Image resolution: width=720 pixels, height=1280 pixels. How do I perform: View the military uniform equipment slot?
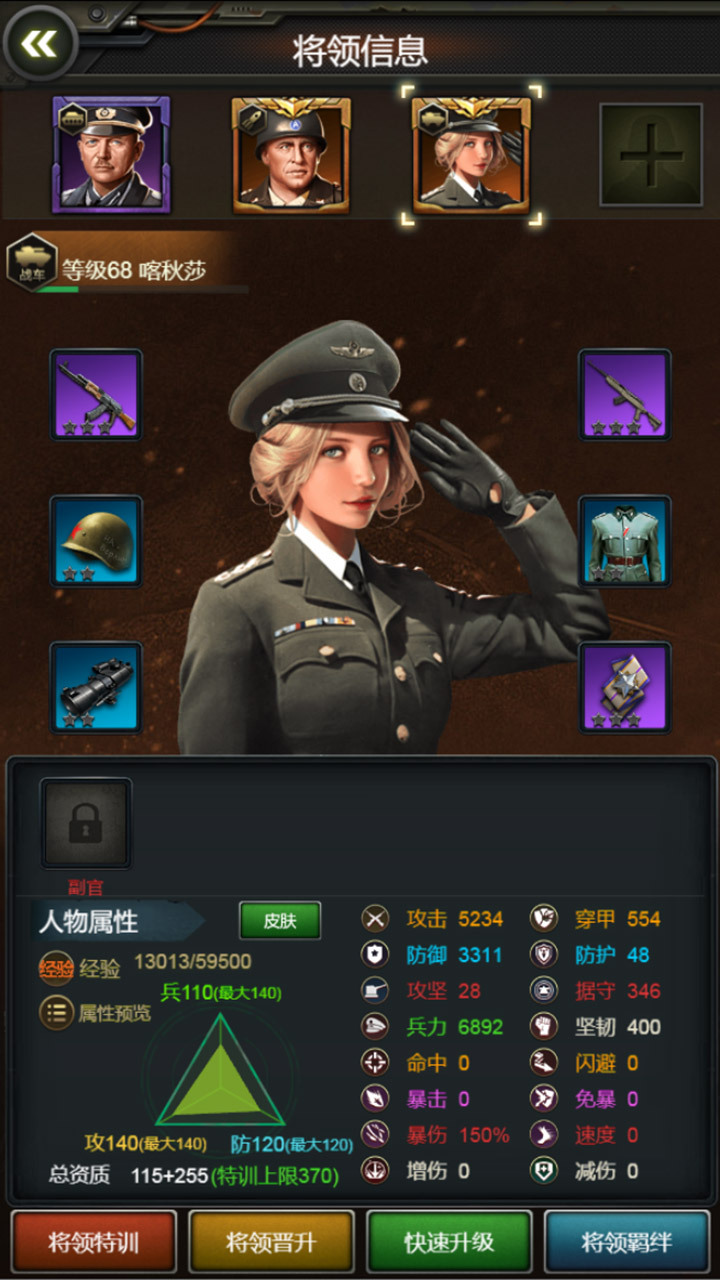coord(625,541)
